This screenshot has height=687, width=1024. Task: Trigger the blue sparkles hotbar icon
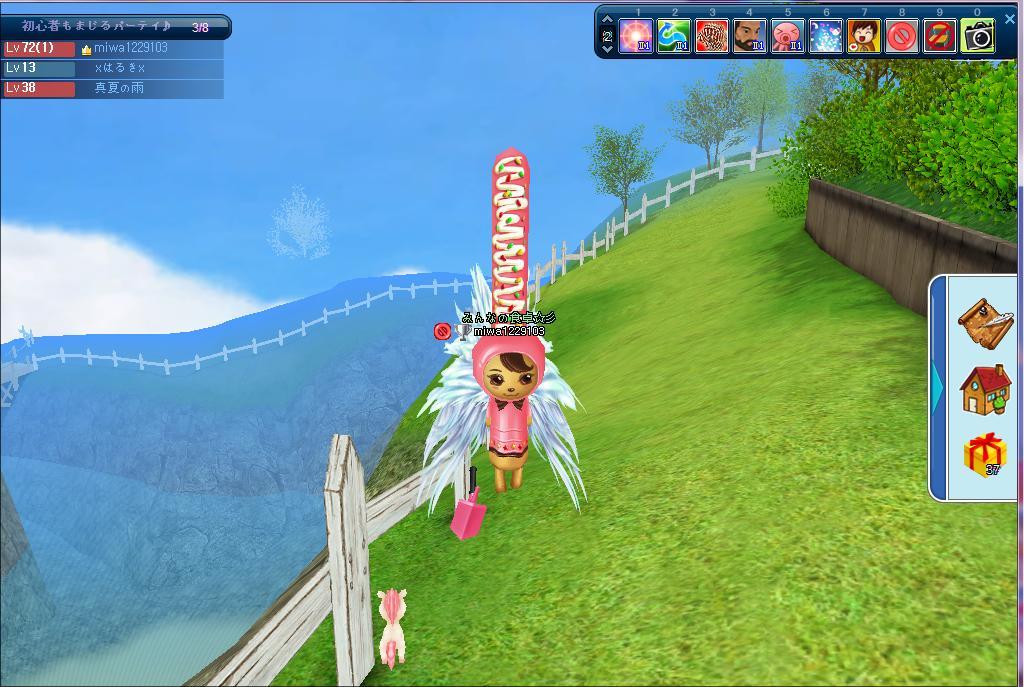(826, 36)
